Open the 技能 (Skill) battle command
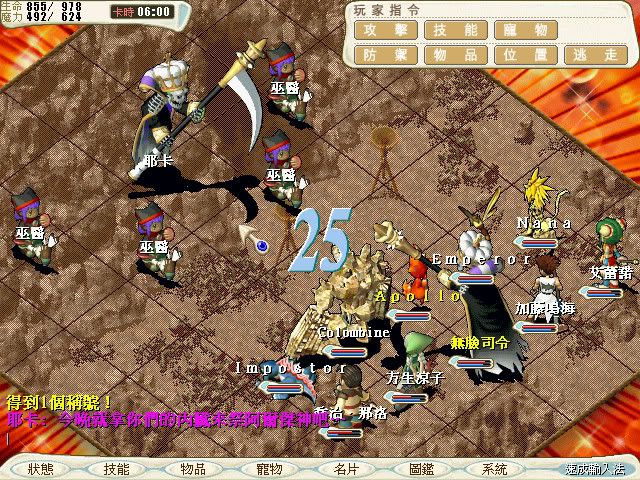The image size is (640, 480). click(450, 30)
